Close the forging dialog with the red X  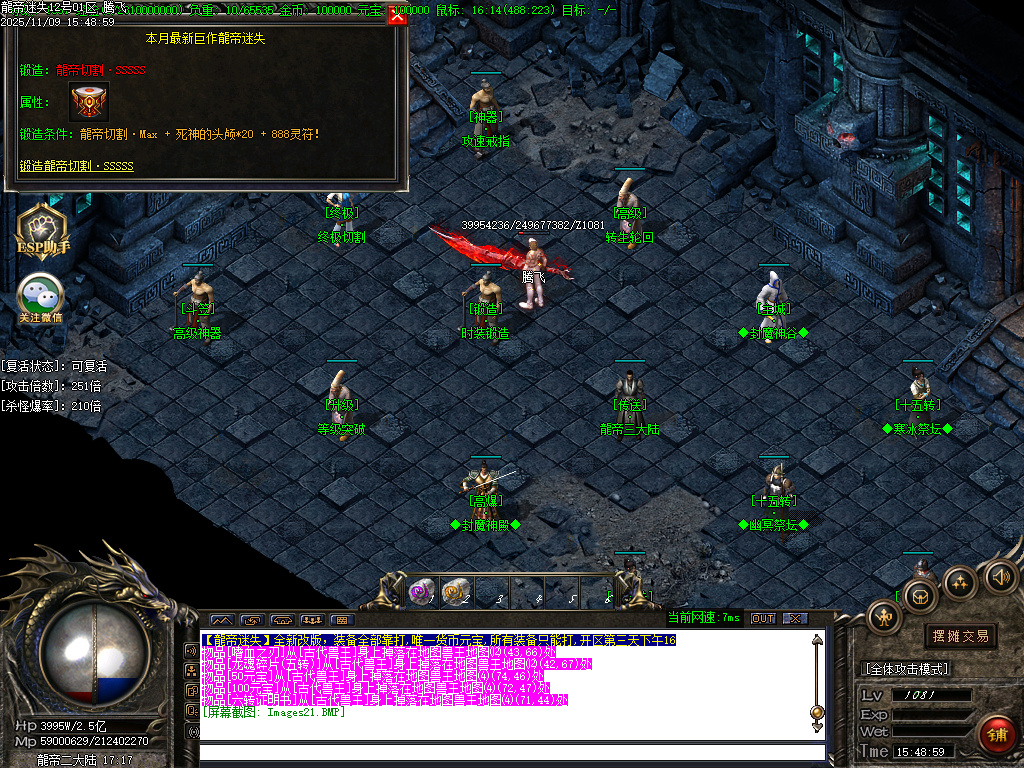point(397,16)
